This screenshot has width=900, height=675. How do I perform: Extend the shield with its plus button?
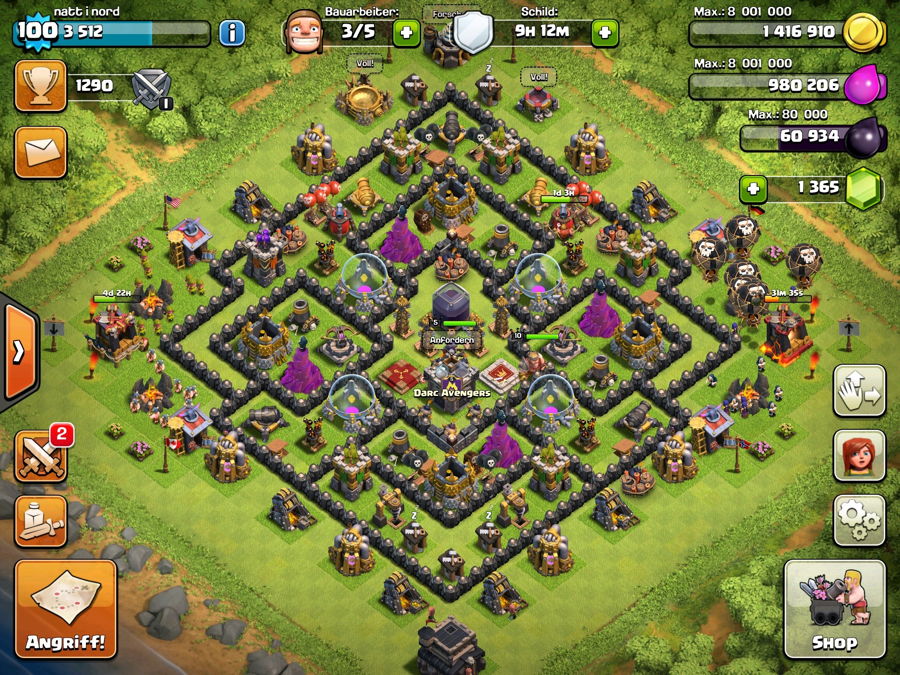click(604, 33)
